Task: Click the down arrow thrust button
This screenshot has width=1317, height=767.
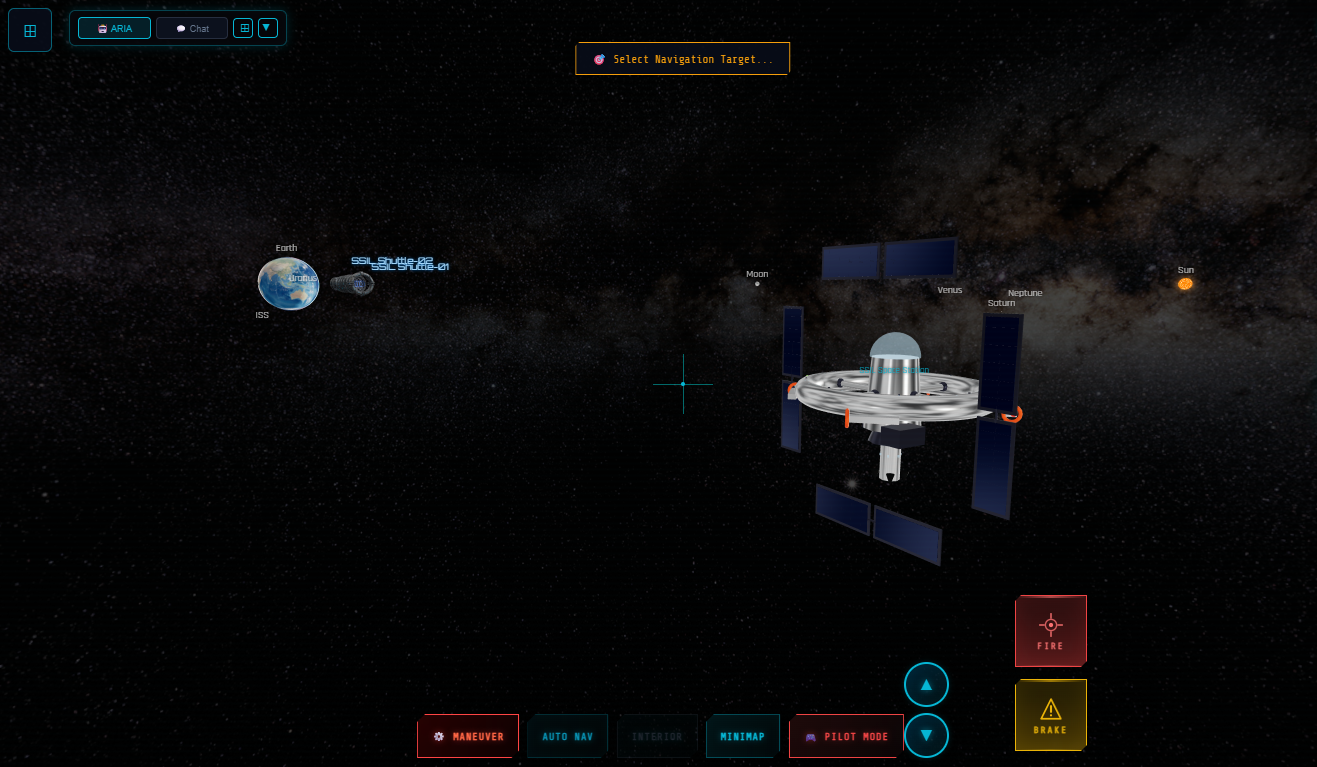Action: (x=926, y=735)
